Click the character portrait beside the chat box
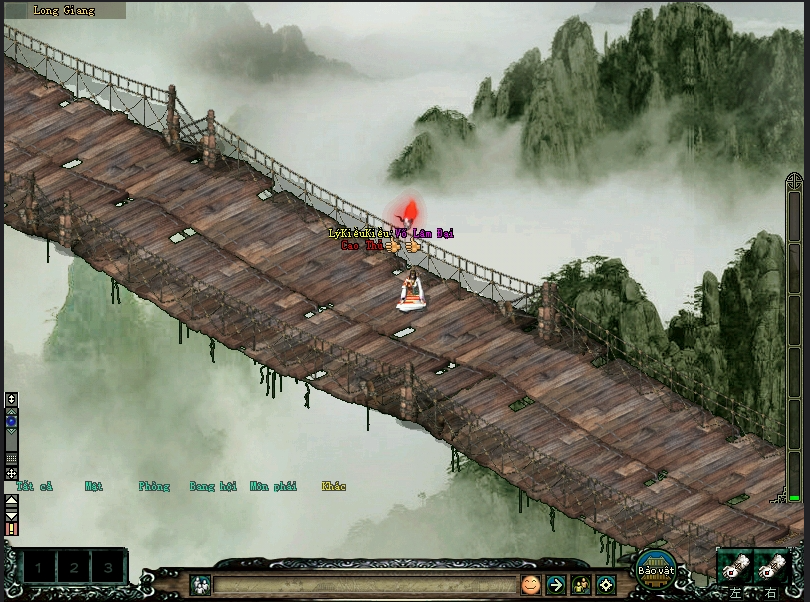This screenshot has width=810, height=602. pyautogui.click(x=200, y=584)
